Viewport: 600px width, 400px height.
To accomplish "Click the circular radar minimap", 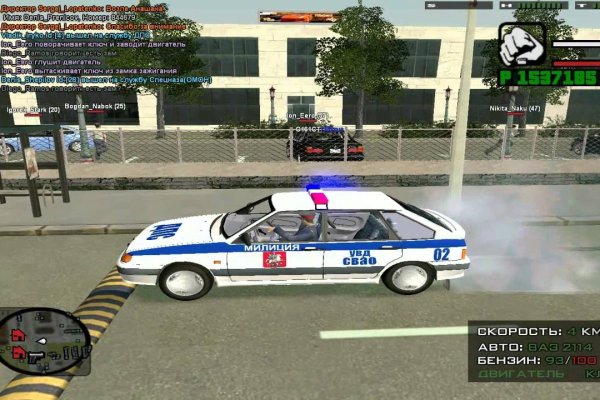I will (44, 340).
